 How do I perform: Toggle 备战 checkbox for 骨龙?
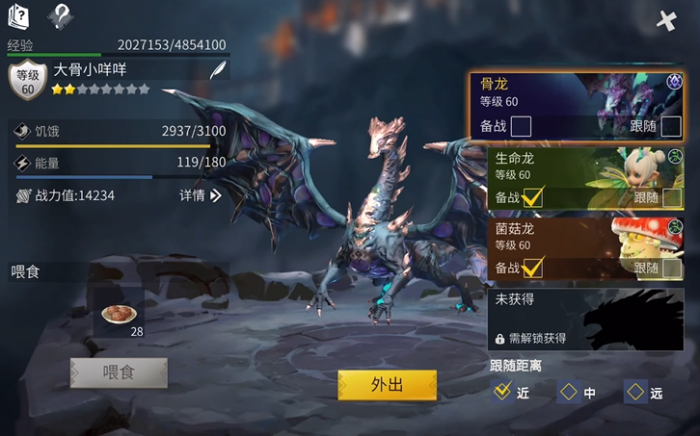coord(520,126)
